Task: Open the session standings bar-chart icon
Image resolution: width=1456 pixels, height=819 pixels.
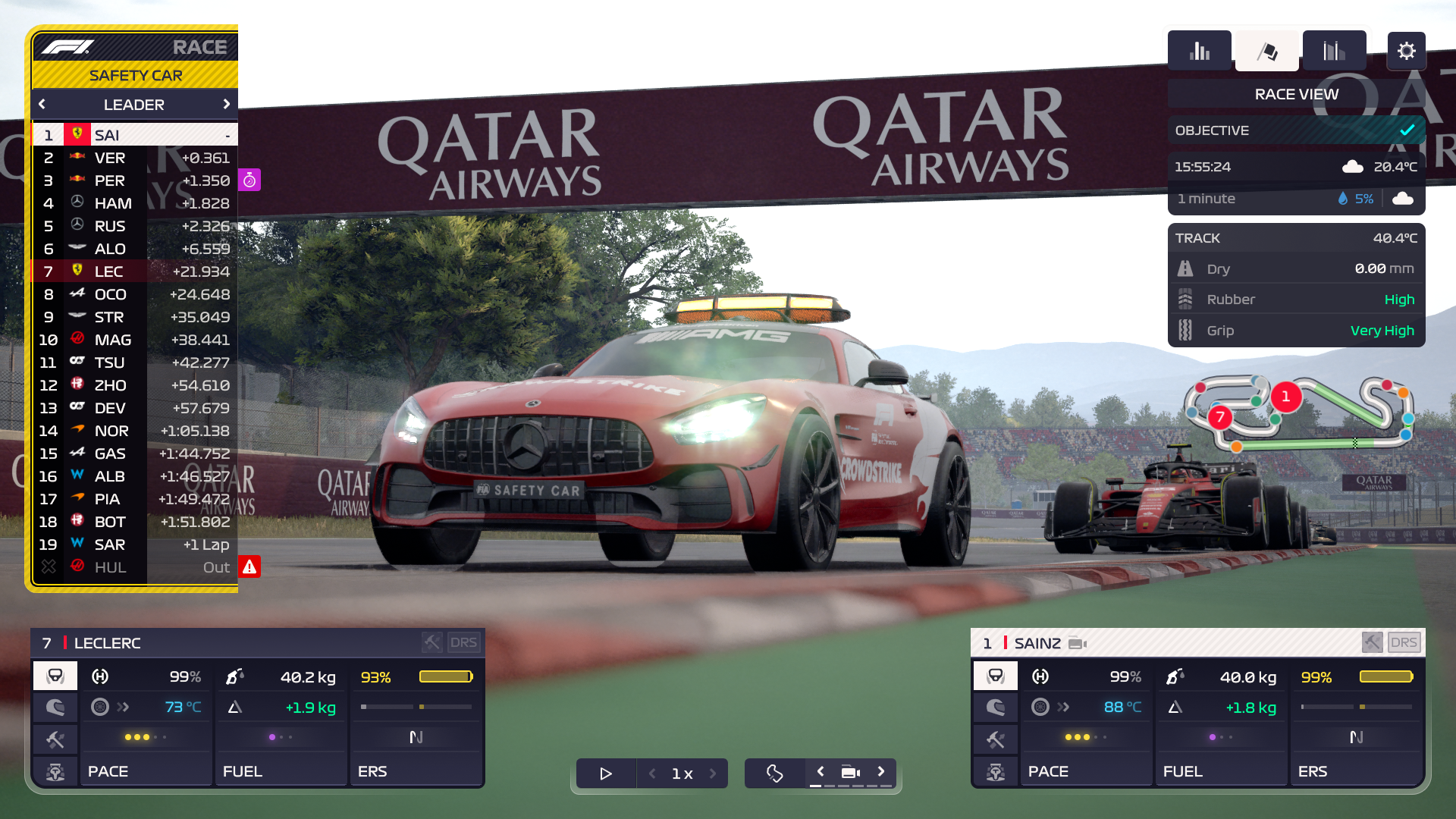Action: [x=1200, y=50]
